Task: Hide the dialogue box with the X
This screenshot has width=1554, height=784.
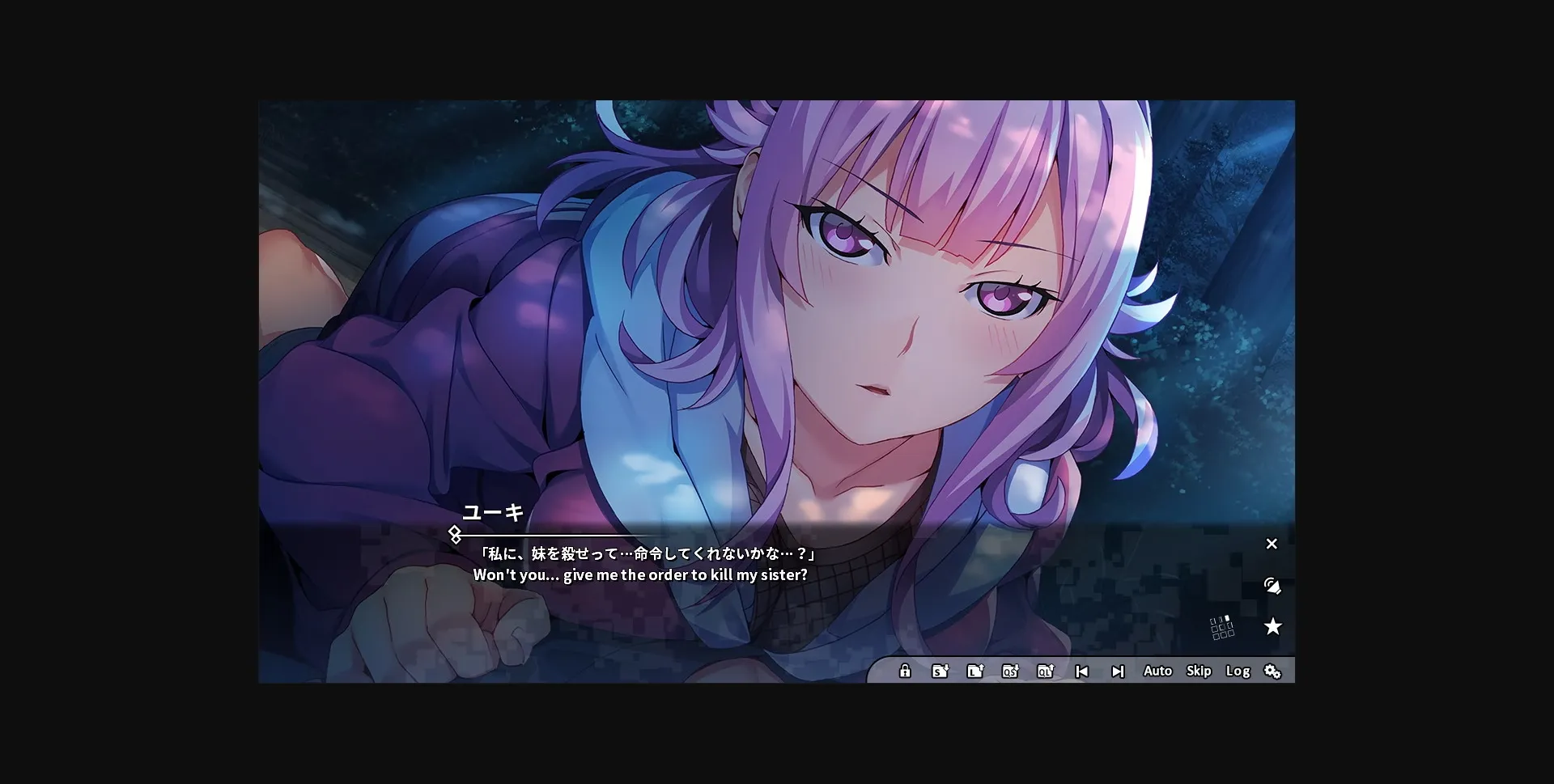Action: coord(1272,544)
